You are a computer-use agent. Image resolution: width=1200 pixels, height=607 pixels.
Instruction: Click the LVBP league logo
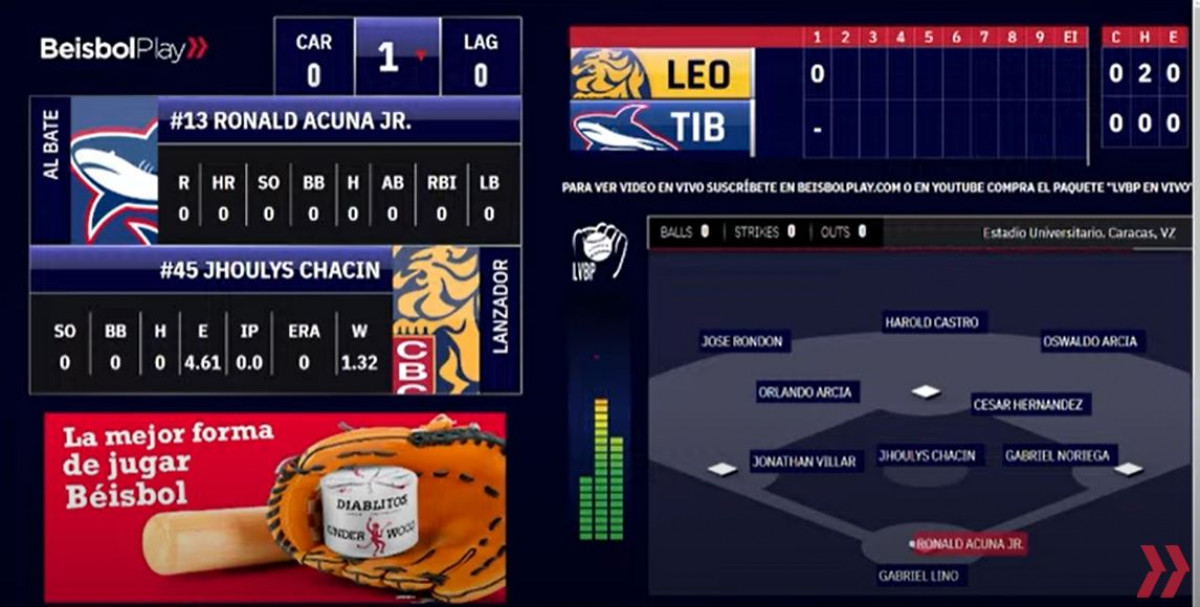(599, 250)
